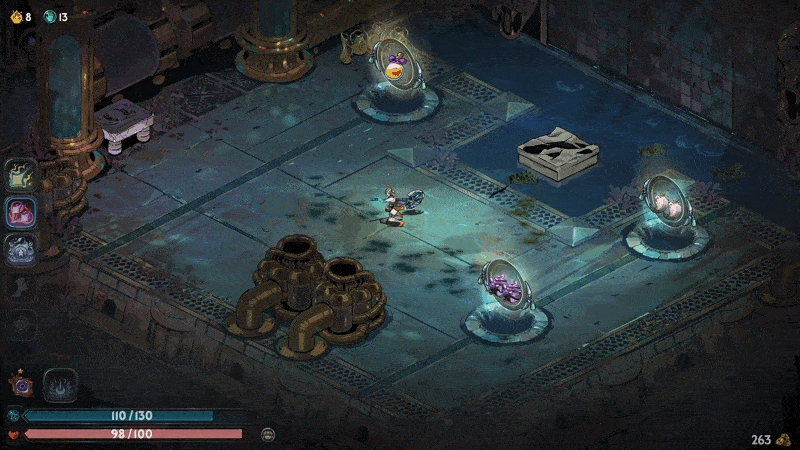This screenshot has height=450, width=800.
Task: Select the blue-grey crest boon icon
Action: pyautogui.click(x=21, y=250)
